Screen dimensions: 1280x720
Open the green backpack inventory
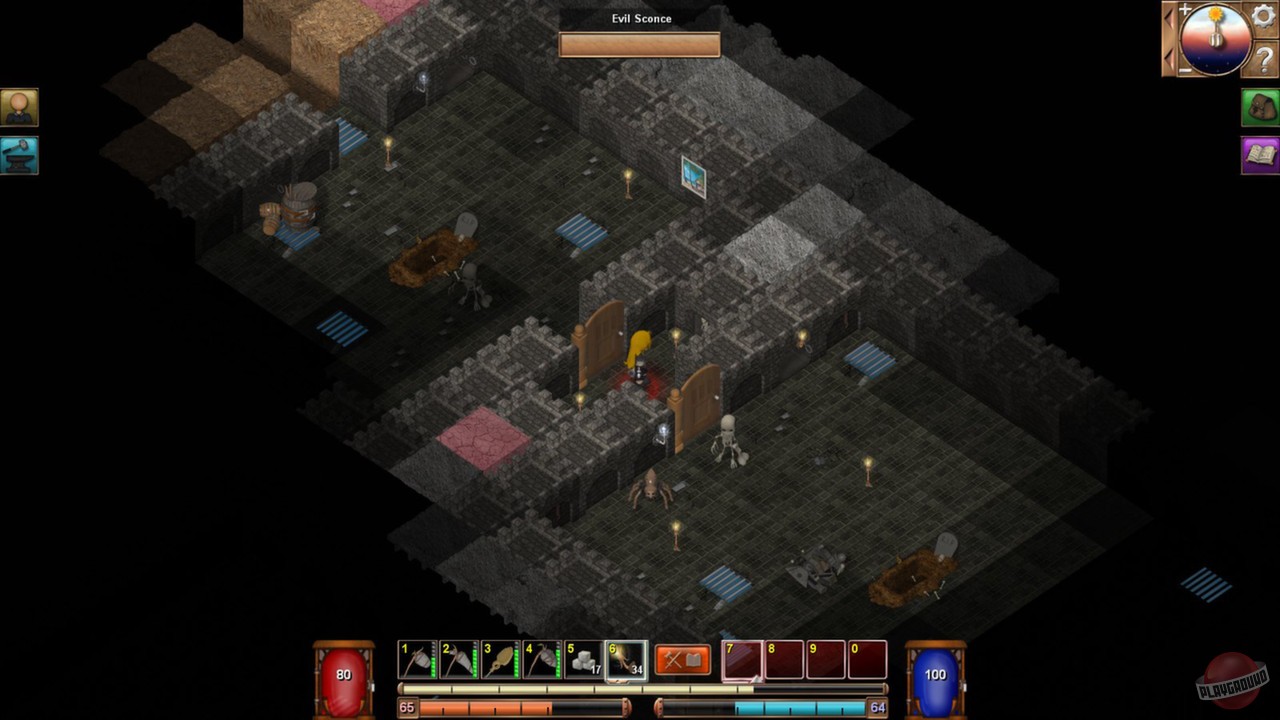[x=1258, y=108]
